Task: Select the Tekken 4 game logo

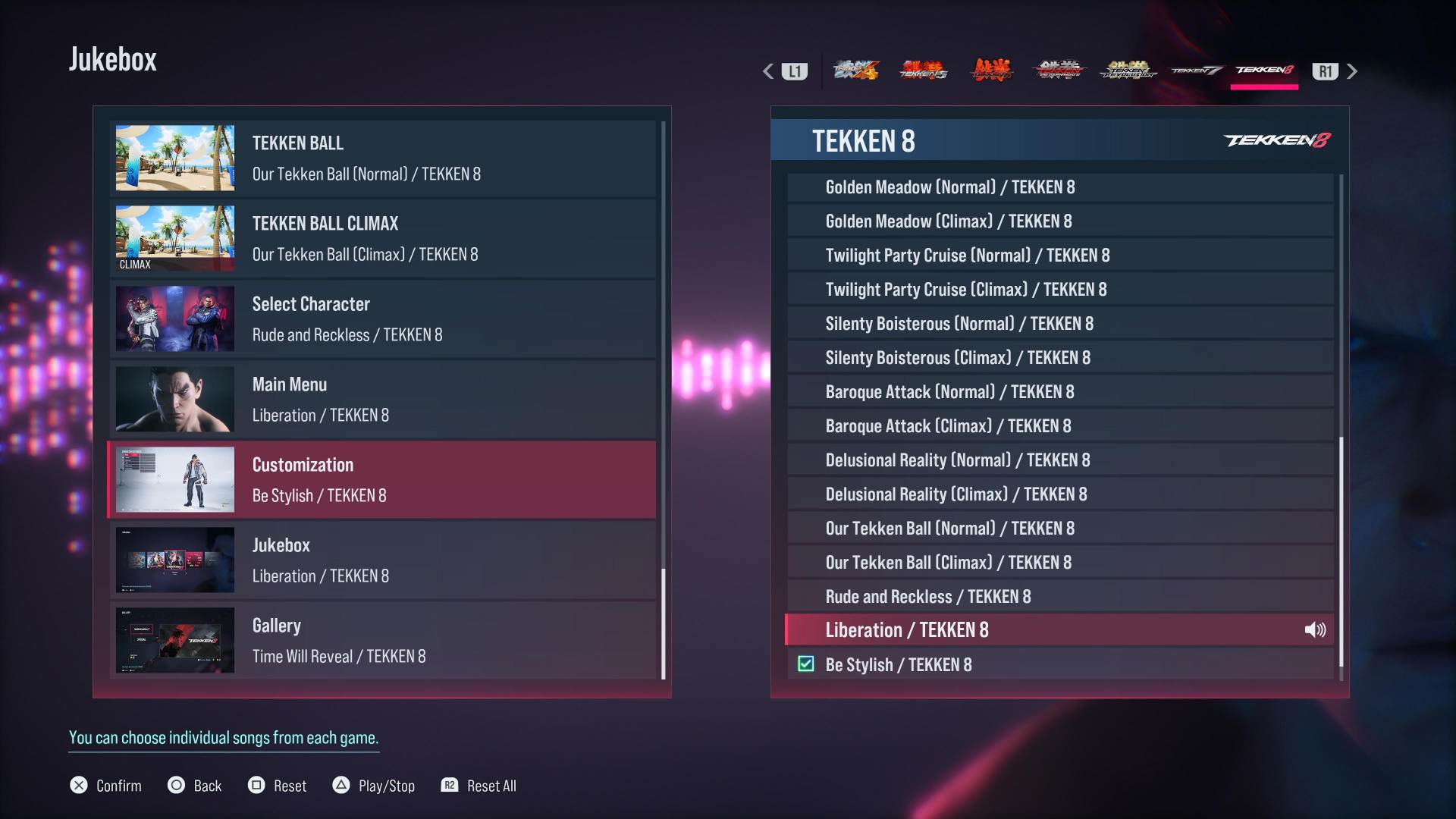Action: point(857,71)
